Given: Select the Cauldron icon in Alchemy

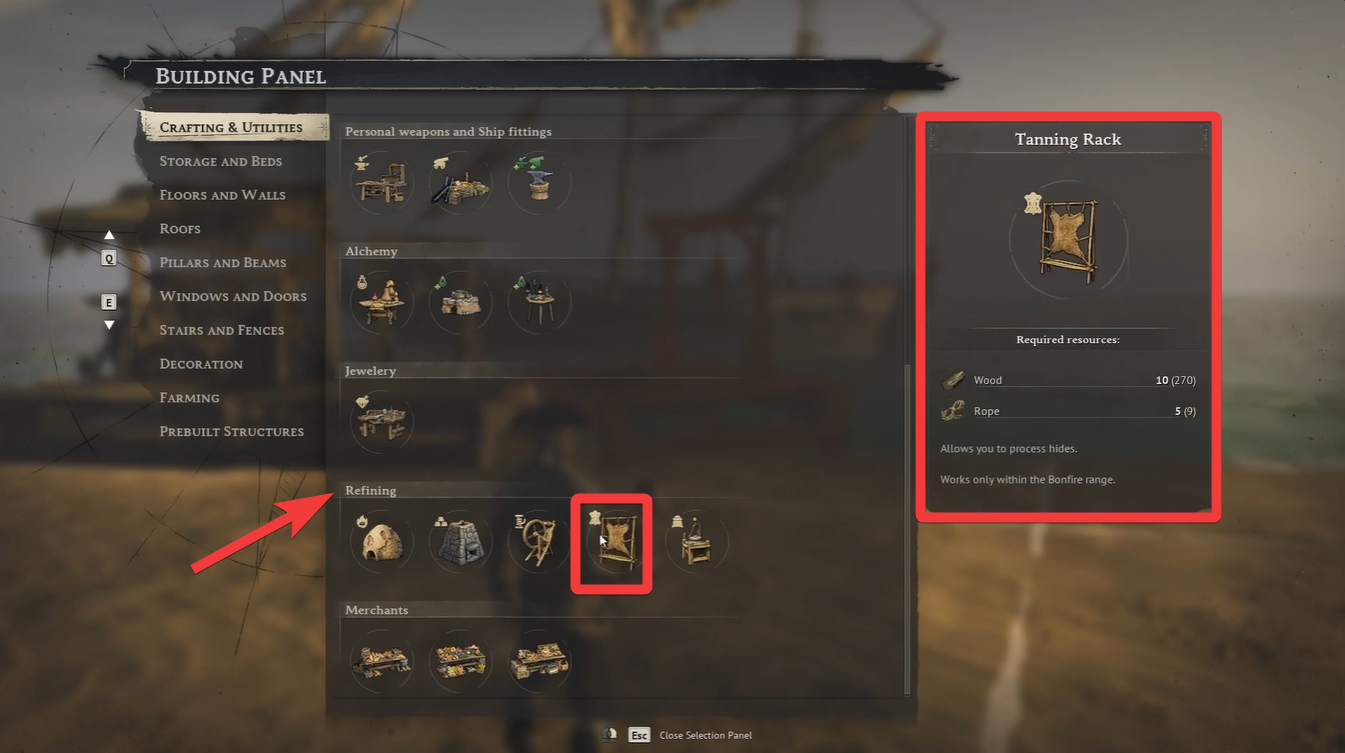Looking at the screenshot, I should point(460,301).
